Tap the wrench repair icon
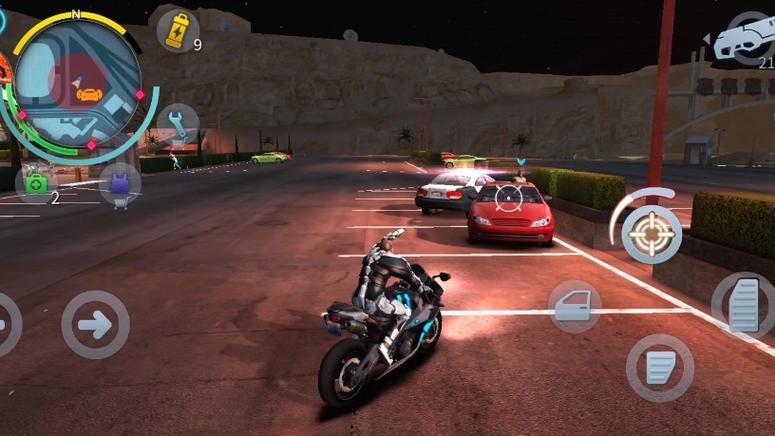 pos(177,124)
